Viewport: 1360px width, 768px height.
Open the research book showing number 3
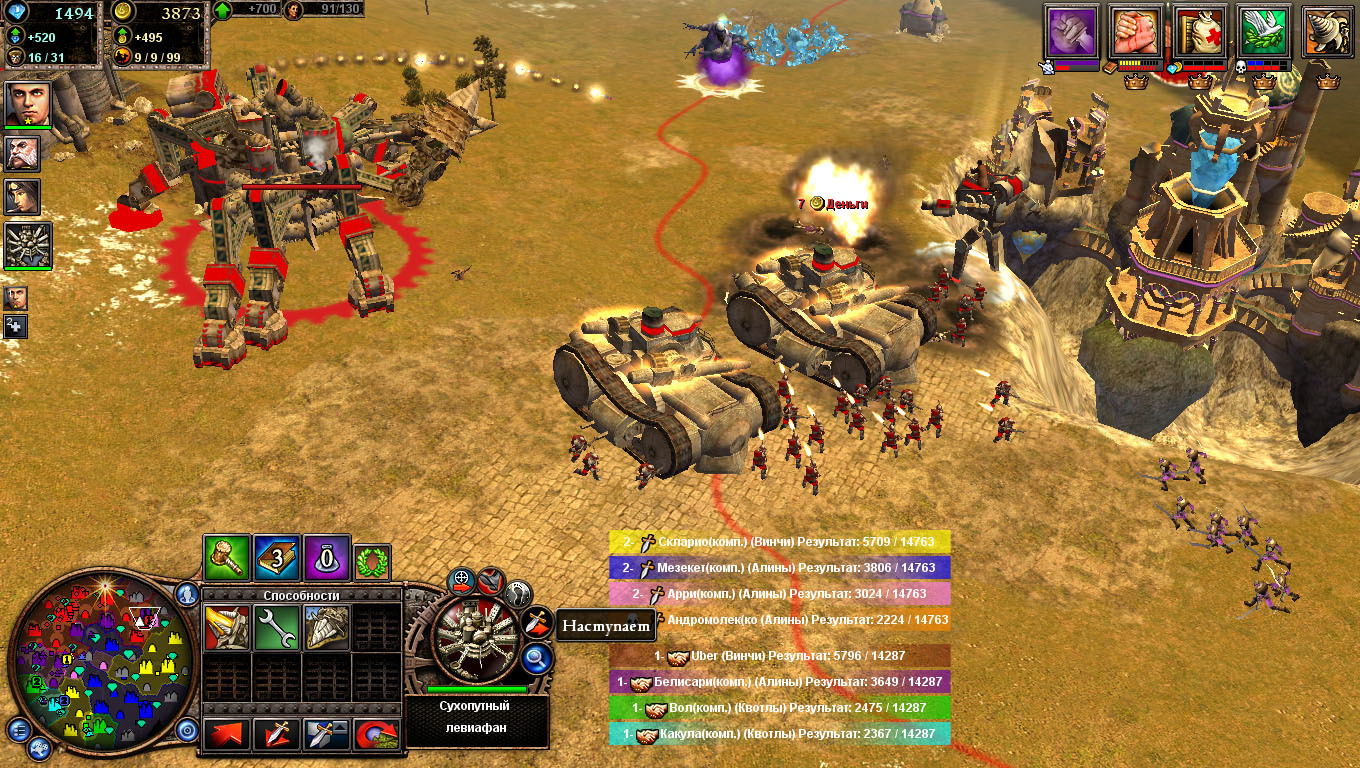pos(277,558)
